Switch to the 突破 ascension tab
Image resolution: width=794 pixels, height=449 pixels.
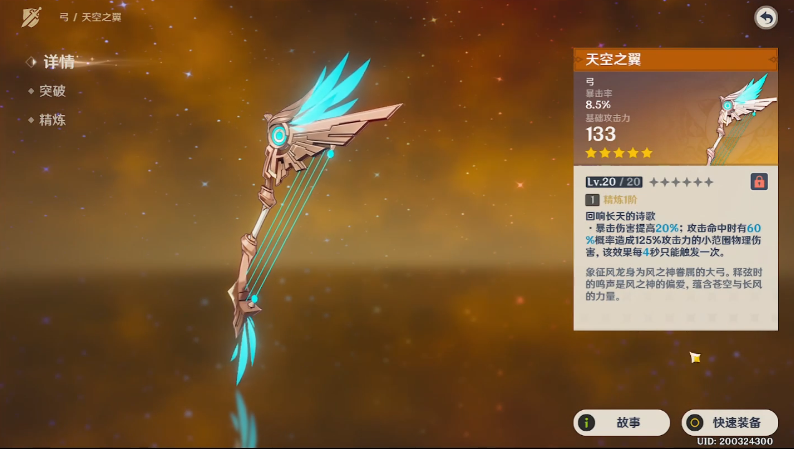[52, 91]
